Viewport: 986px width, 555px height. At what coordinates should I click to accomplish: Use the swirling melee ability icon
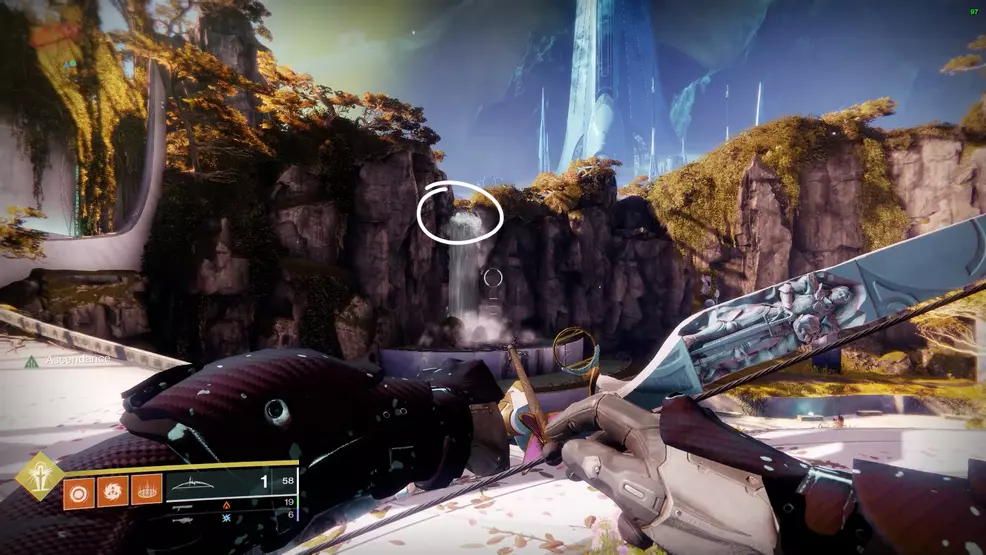point(112,492)
